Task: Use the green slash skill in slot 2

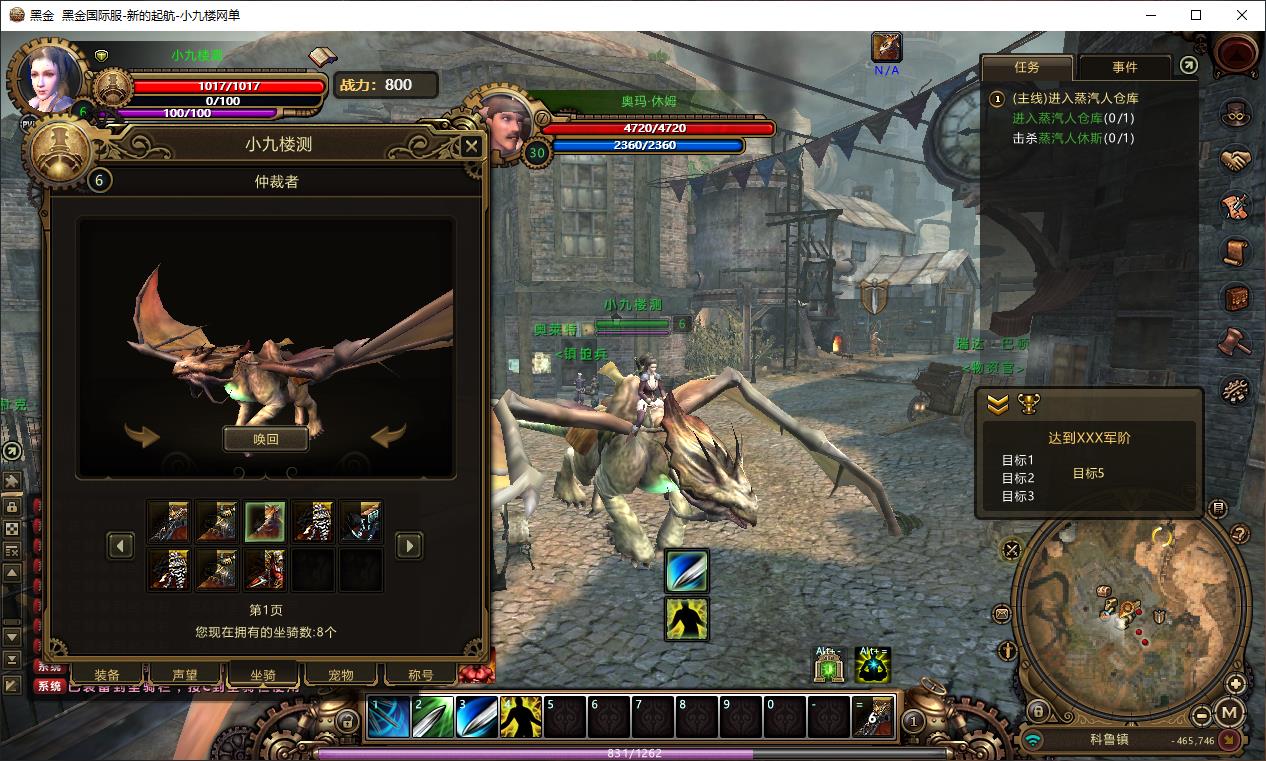Action: 432,718
